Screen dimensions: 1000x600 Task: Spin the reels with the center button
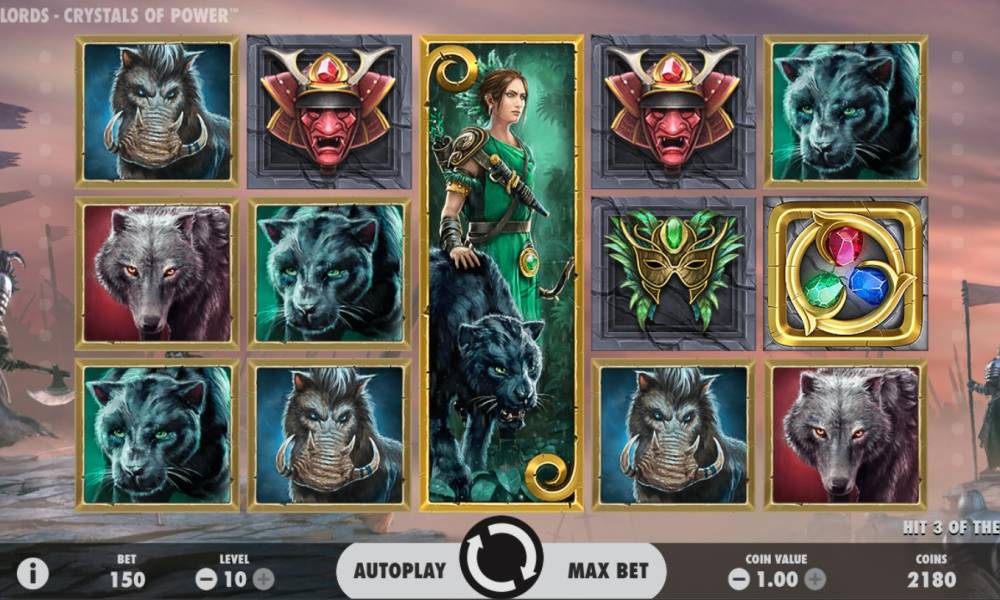coord(501,558)
